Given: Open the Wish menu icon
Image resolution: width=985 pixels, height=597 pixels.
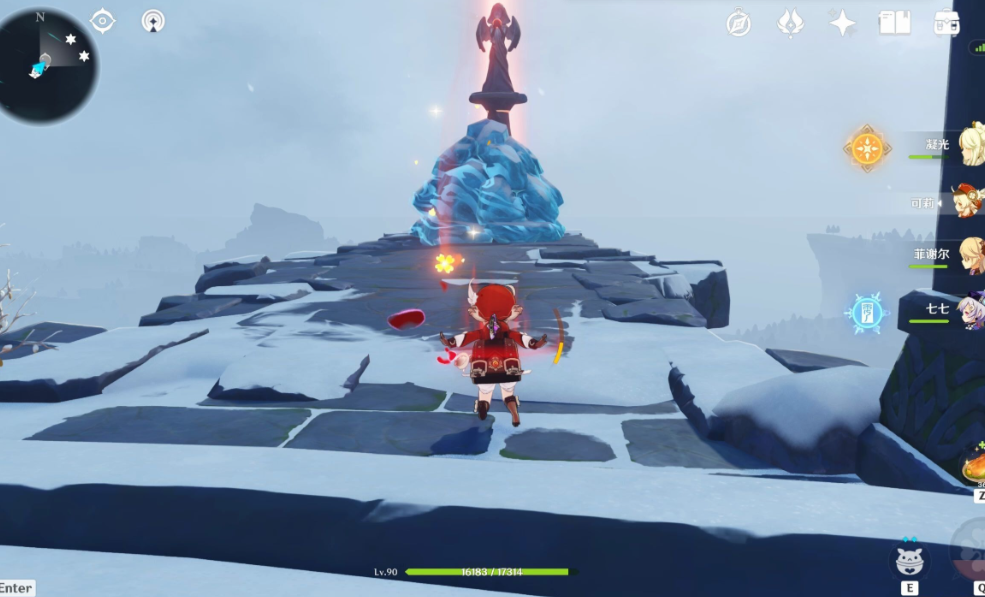Looking at the screenshot, I should (x=791, y=24).
